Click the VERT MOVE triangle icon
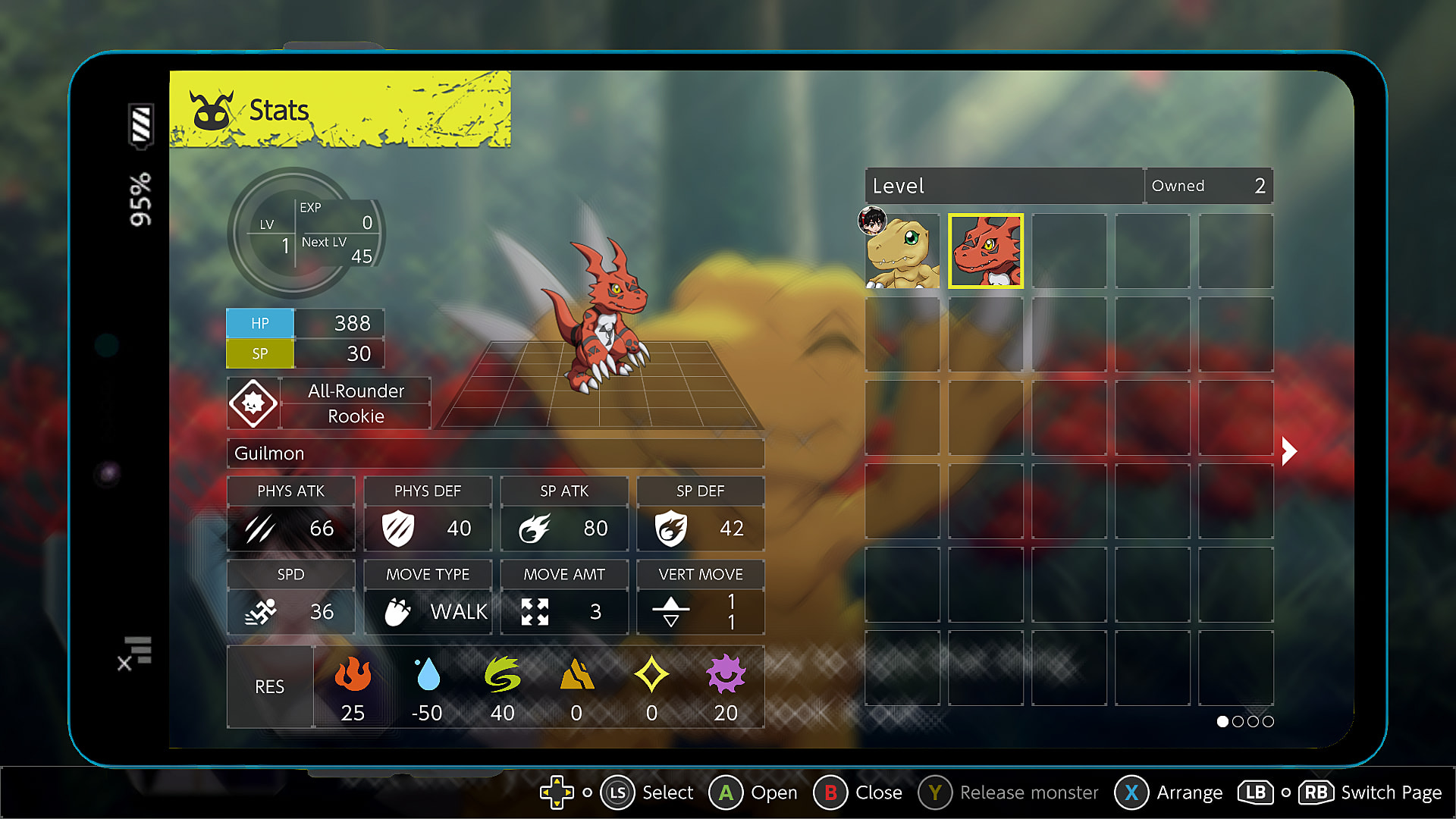 (672, 611)
